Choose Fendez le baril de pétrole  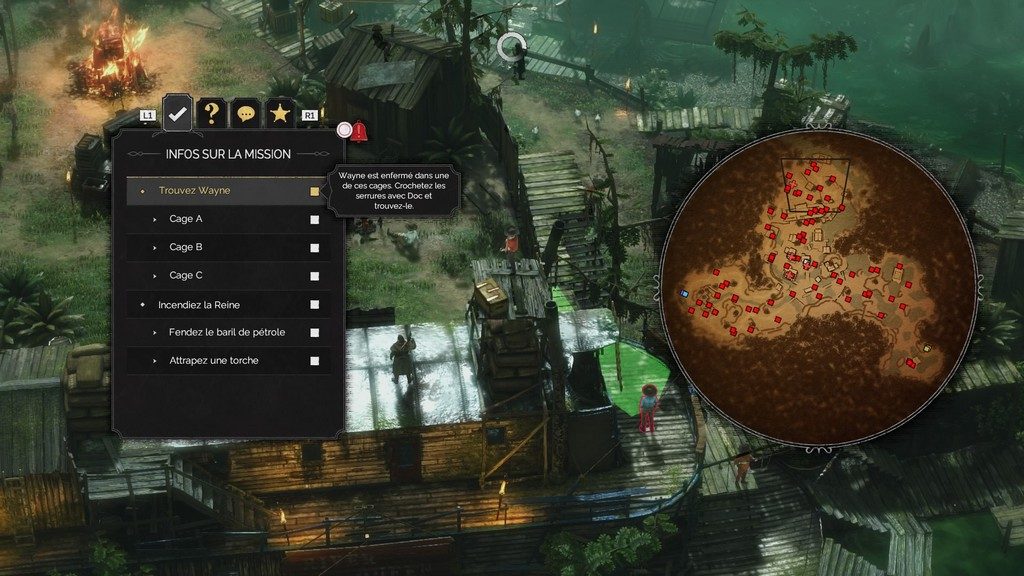[x=228, y=332]
